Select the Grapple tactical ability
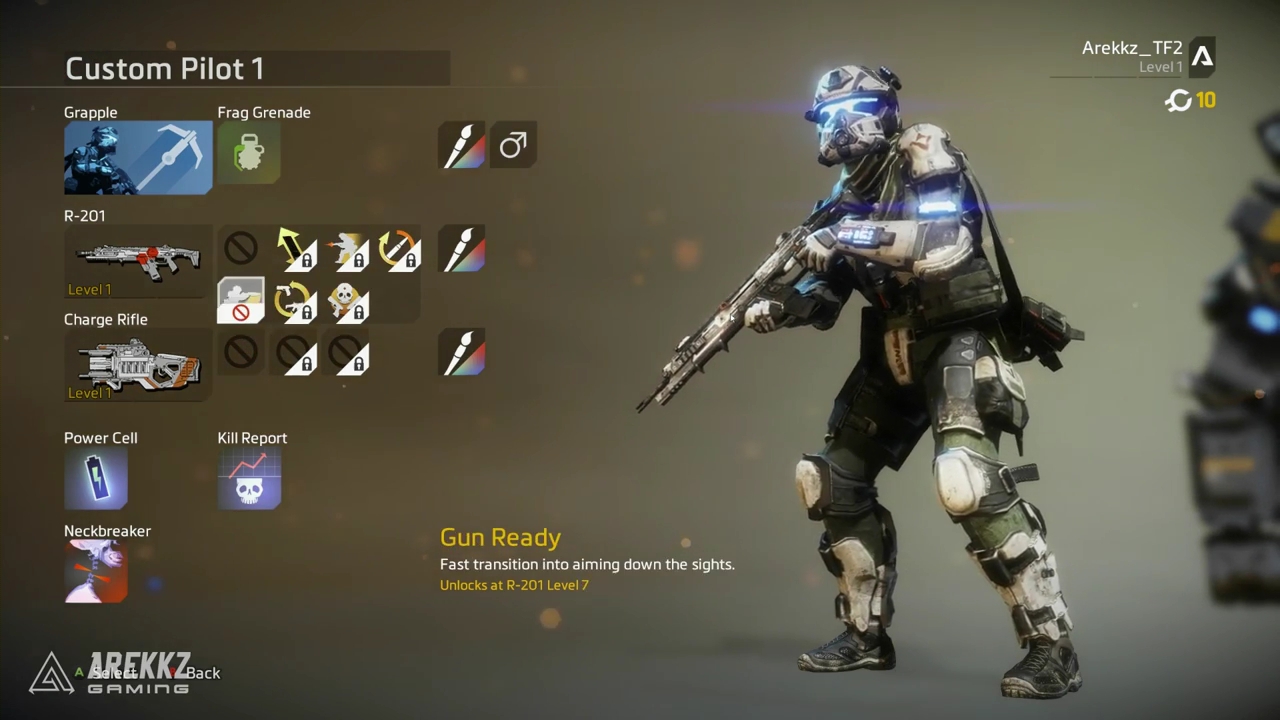The height and width of the screenshot is (720, 1280). 138,157
